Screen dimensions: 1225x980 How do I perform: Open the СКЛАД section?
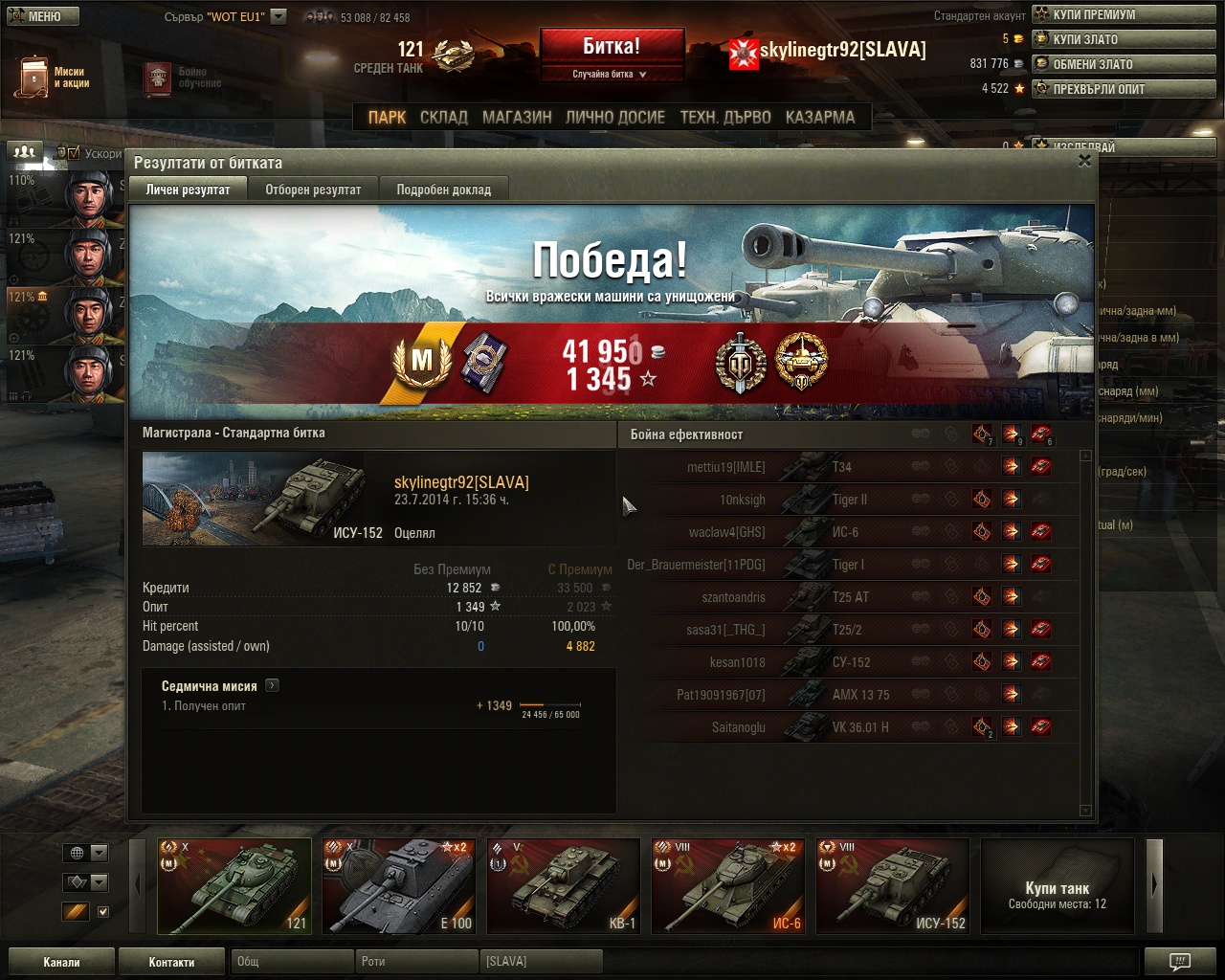(x=443, y=117)
